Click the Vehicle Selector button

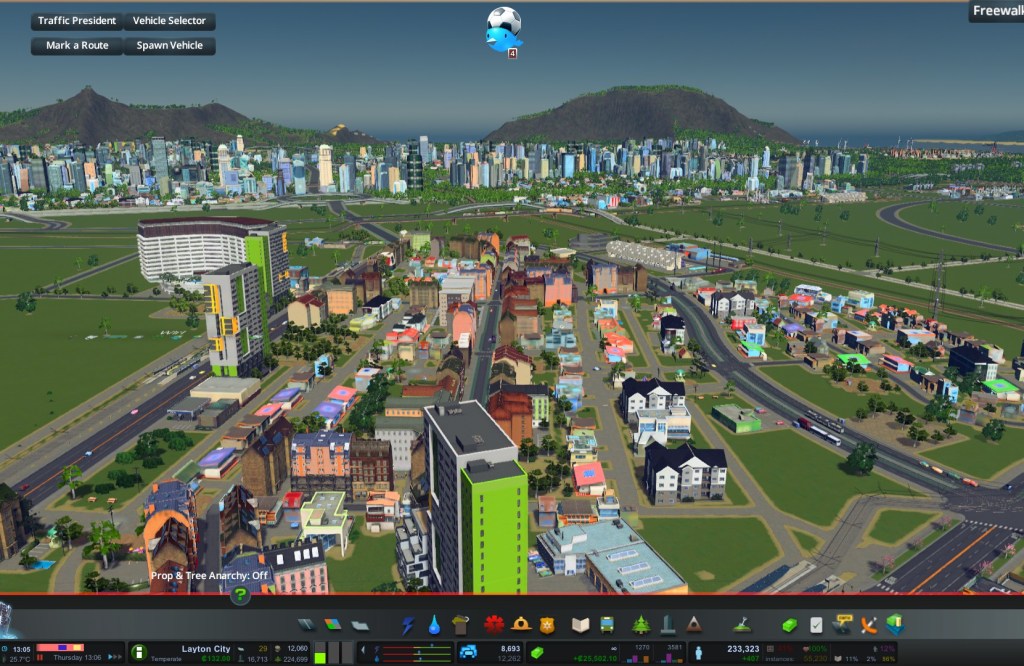tap(169, 21)
